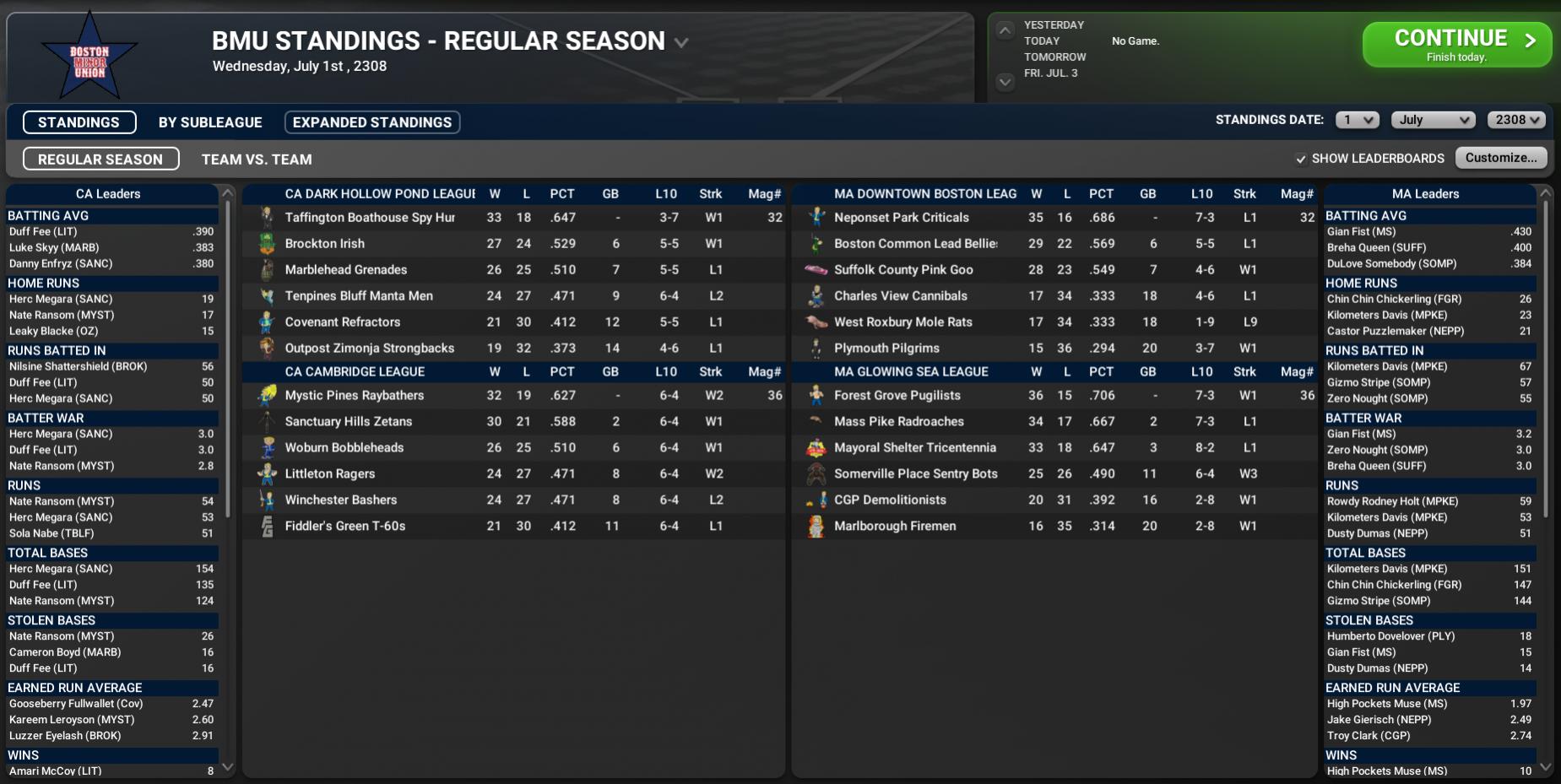The image size is (1561, 784).
Task: Open the standings year dropdown showing 2308
Action: [1516, 120]
